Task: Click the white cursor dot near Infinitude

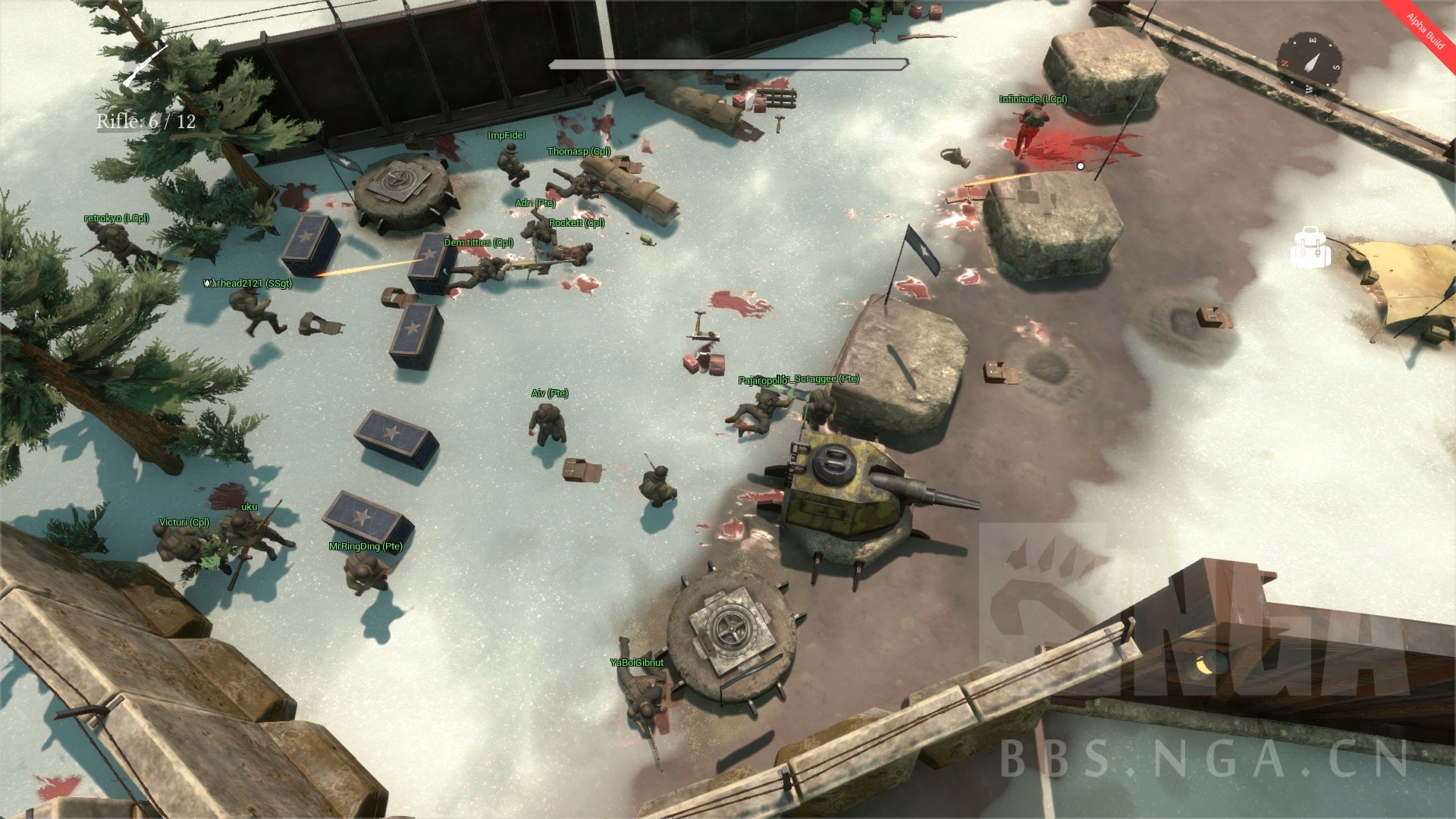Action: [1081, 165]
